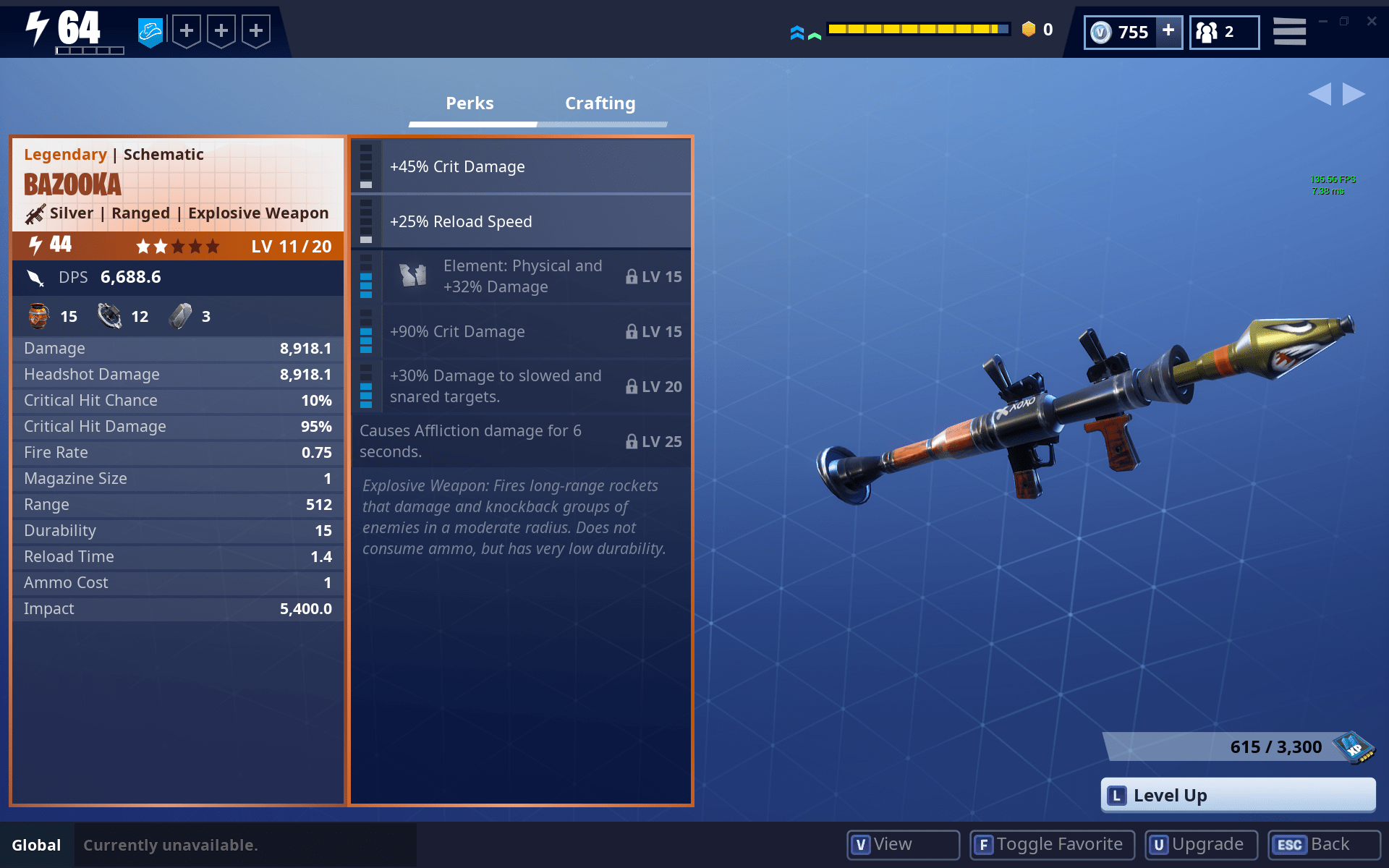Click the lightning bolt icon next to 44
Image resolution: width=1389 pixels, height=868 pixels.
pyautogui.click(x=33, y=245)
